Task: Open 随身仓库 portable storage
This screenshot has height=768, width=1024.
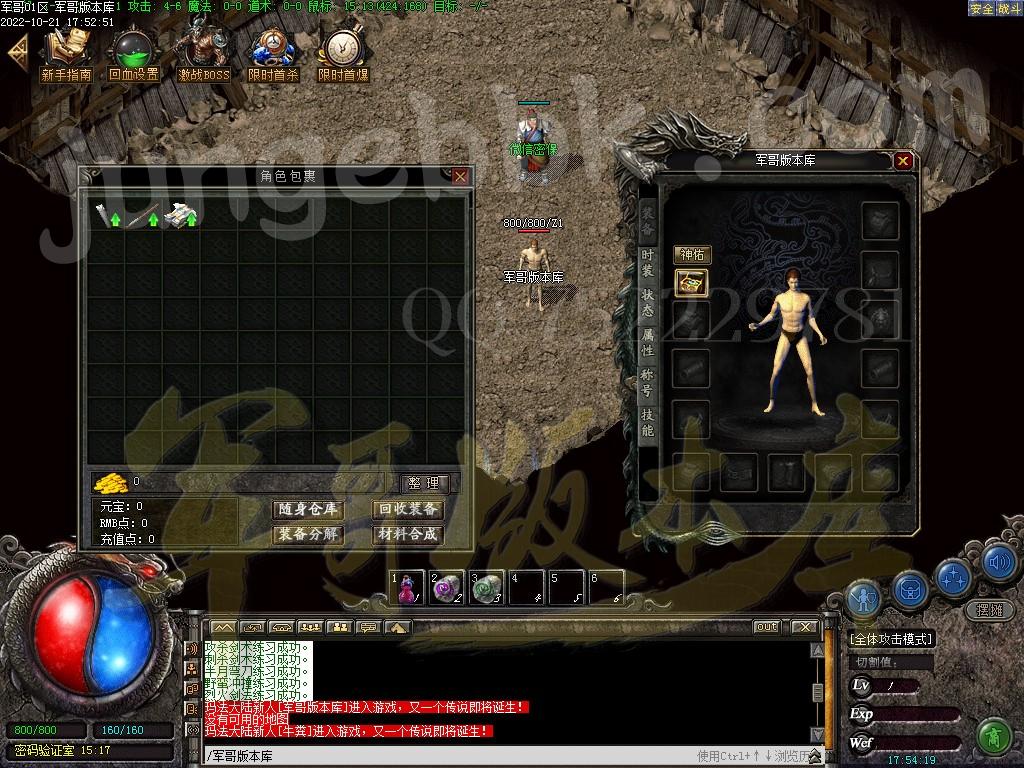Action: [307, 510]
